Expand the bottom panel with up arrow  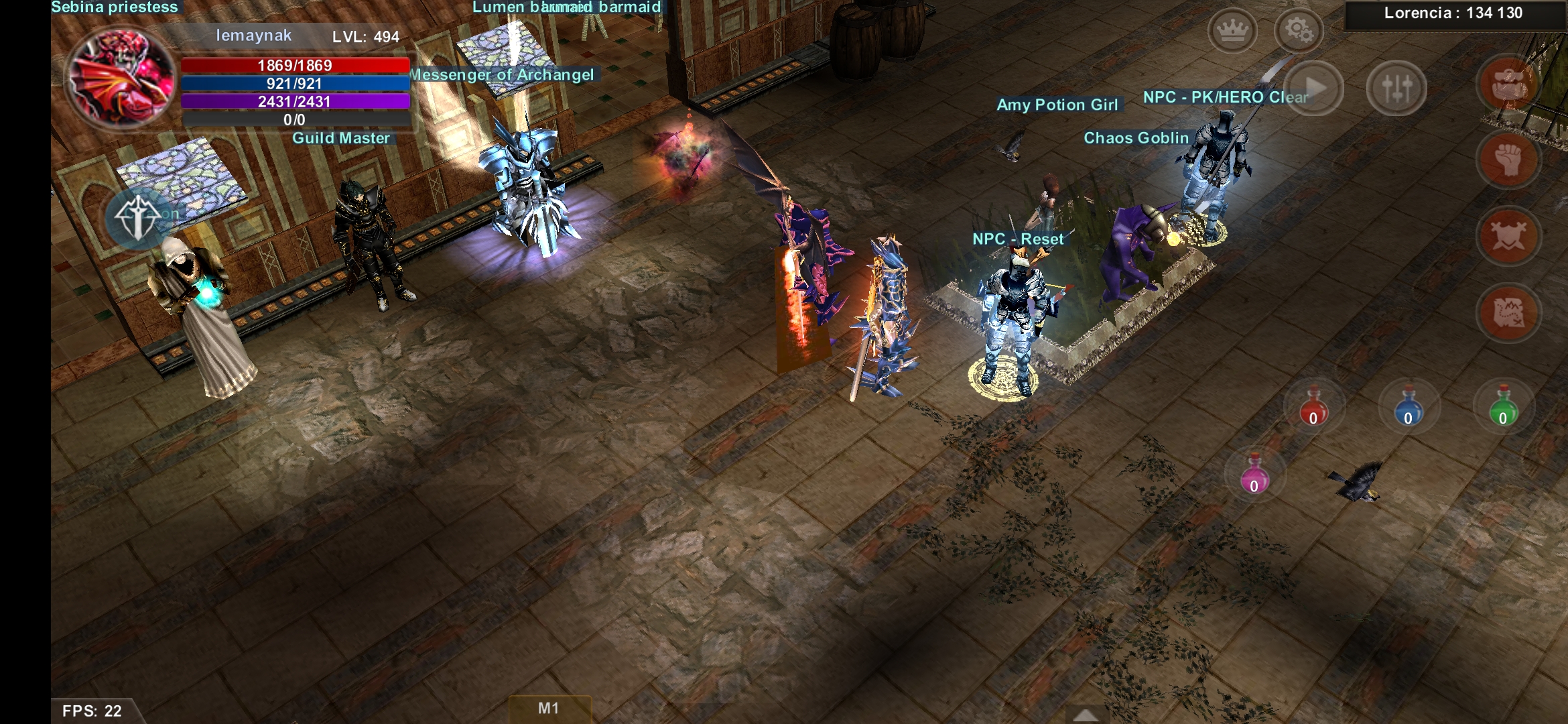point(1086,715)
